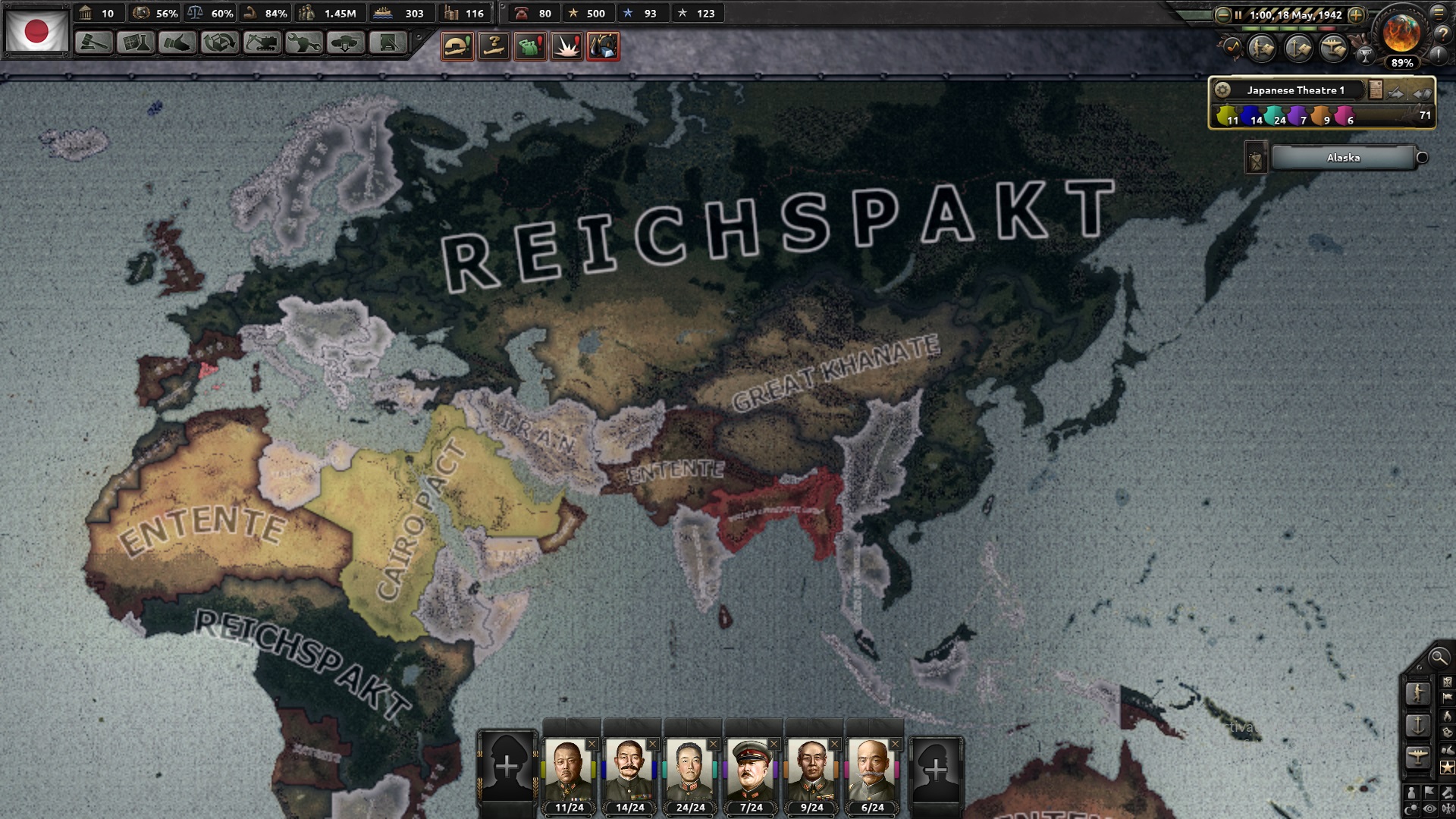
Task: Mute the in-game music note toggle
Action: [1233, 48]
